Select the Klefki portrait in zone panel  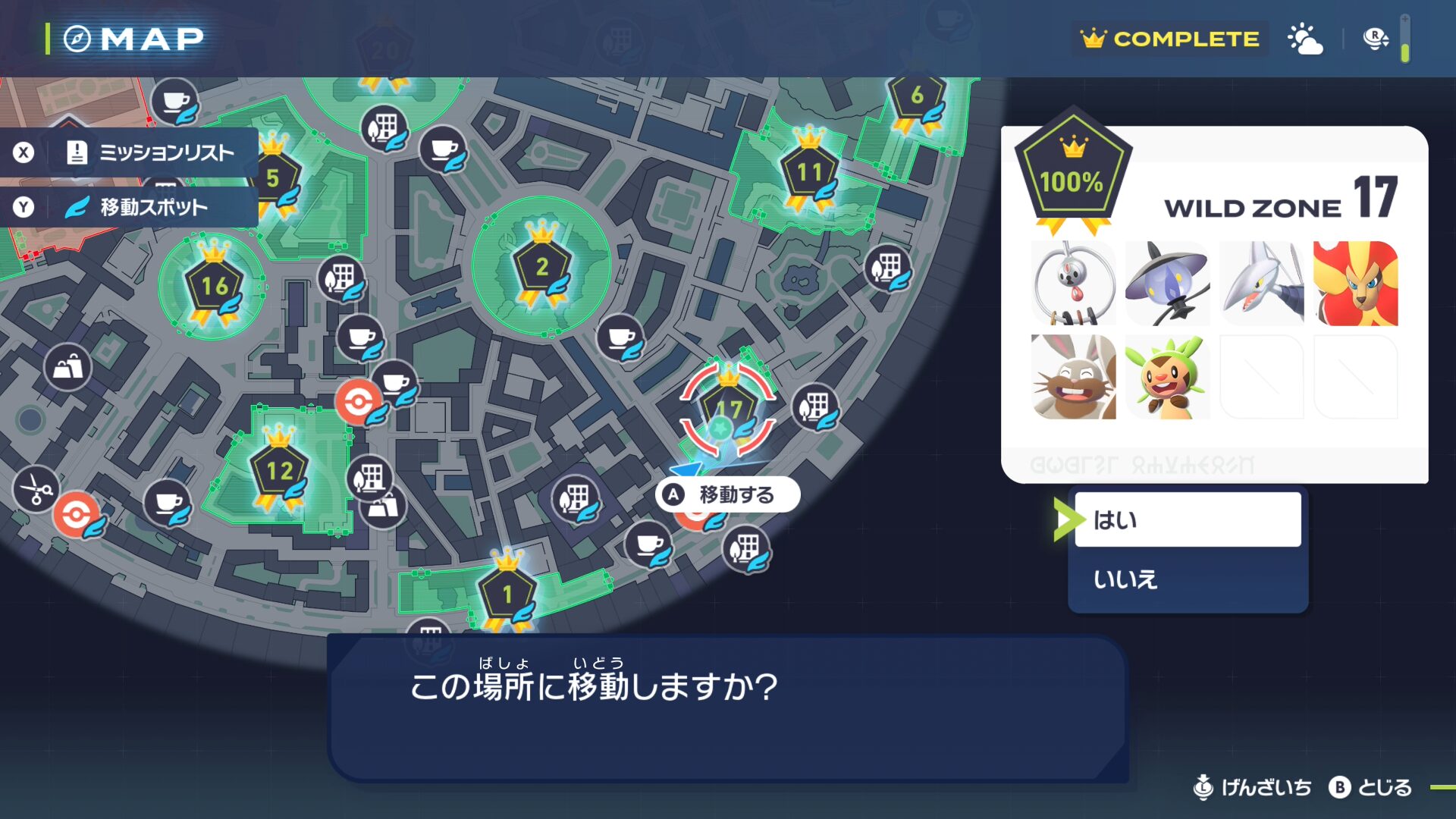(x=1073, y=284)
